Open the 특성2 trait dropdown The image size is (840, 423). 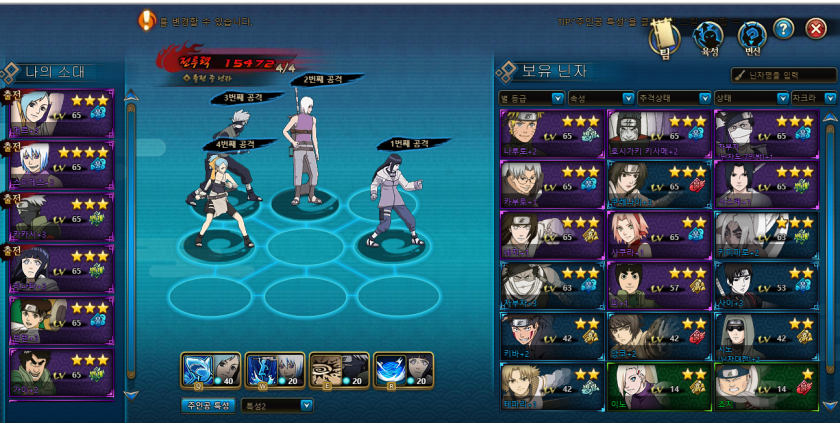[277, 405]
